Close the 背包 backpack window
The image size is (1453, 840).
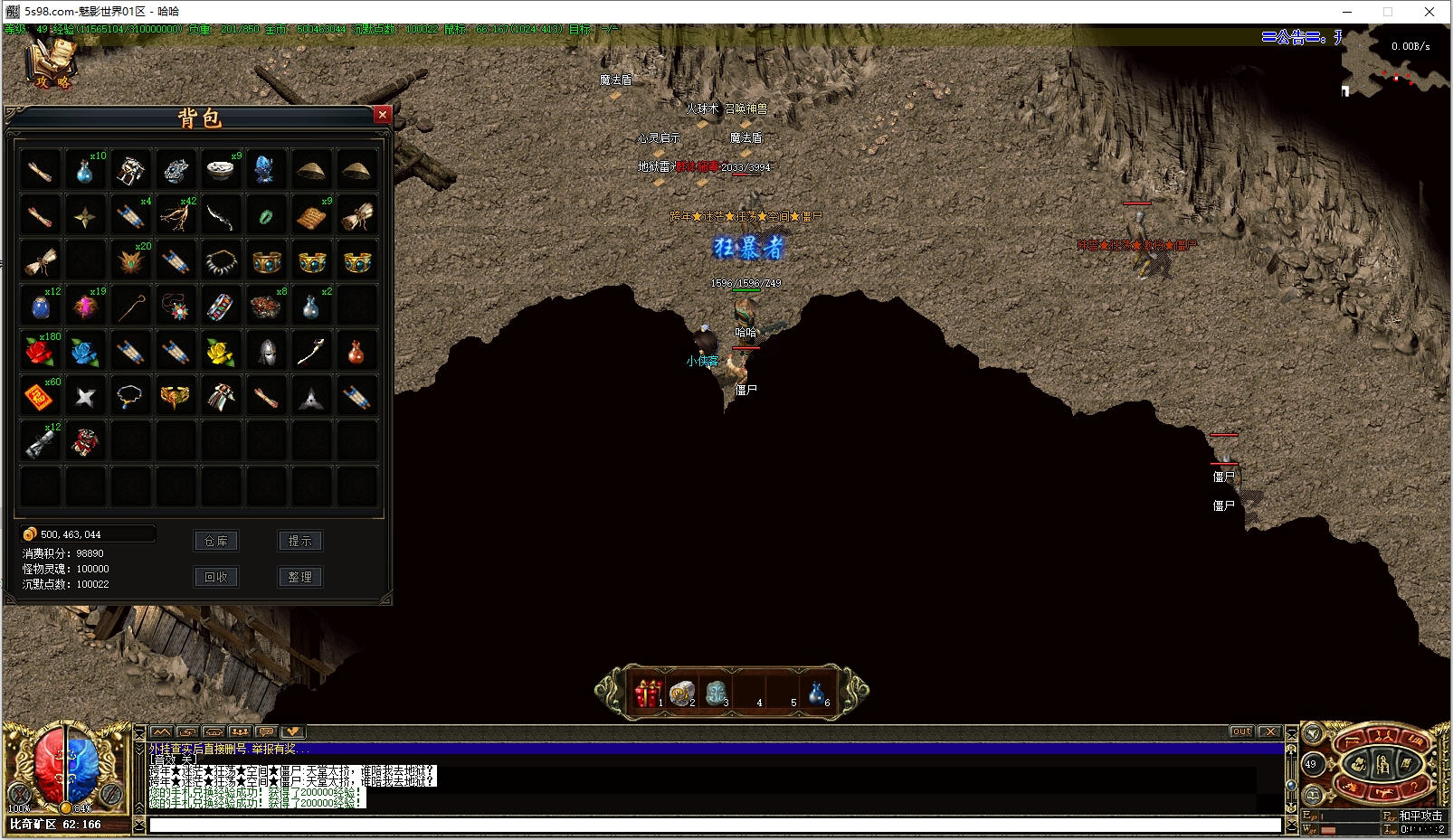[x=382, y=115]
